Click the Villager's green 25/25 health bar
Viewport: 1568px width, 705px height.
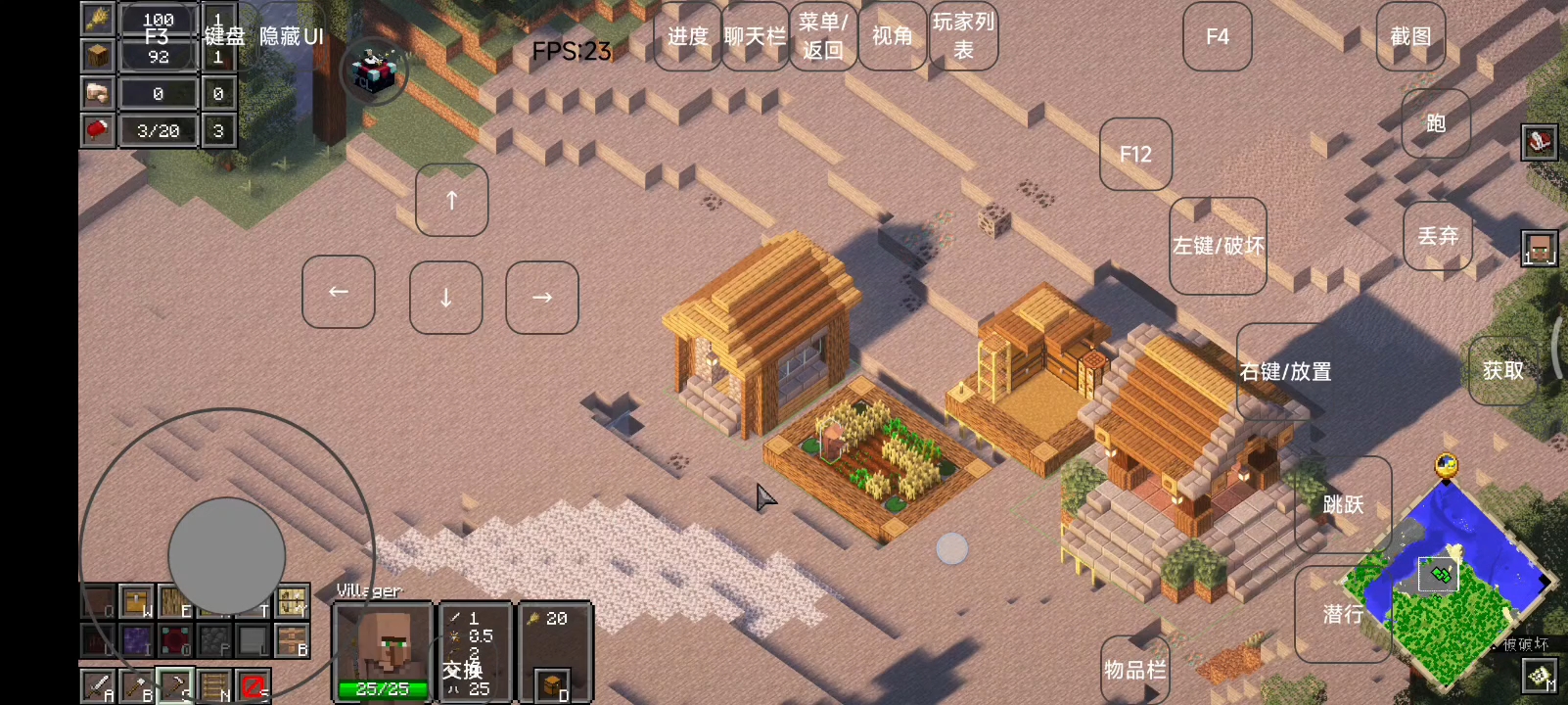(382, 688)
